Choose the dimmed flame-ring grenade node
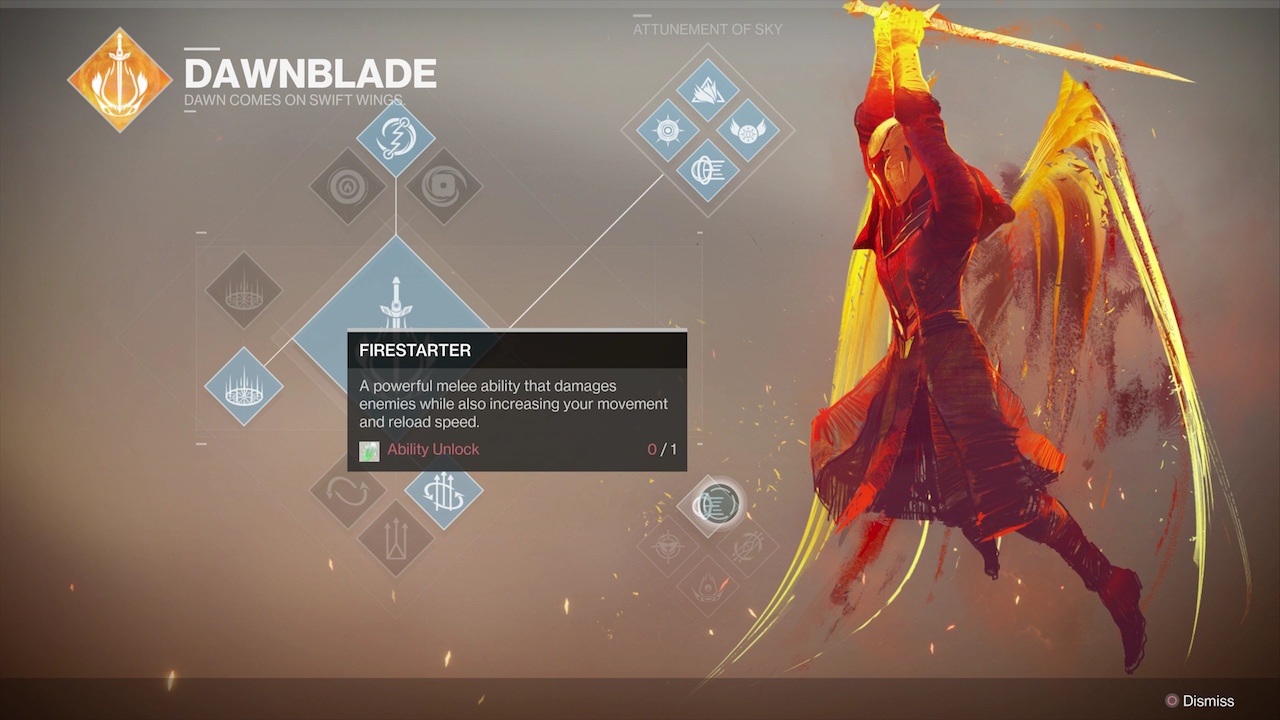 point(348,186)
